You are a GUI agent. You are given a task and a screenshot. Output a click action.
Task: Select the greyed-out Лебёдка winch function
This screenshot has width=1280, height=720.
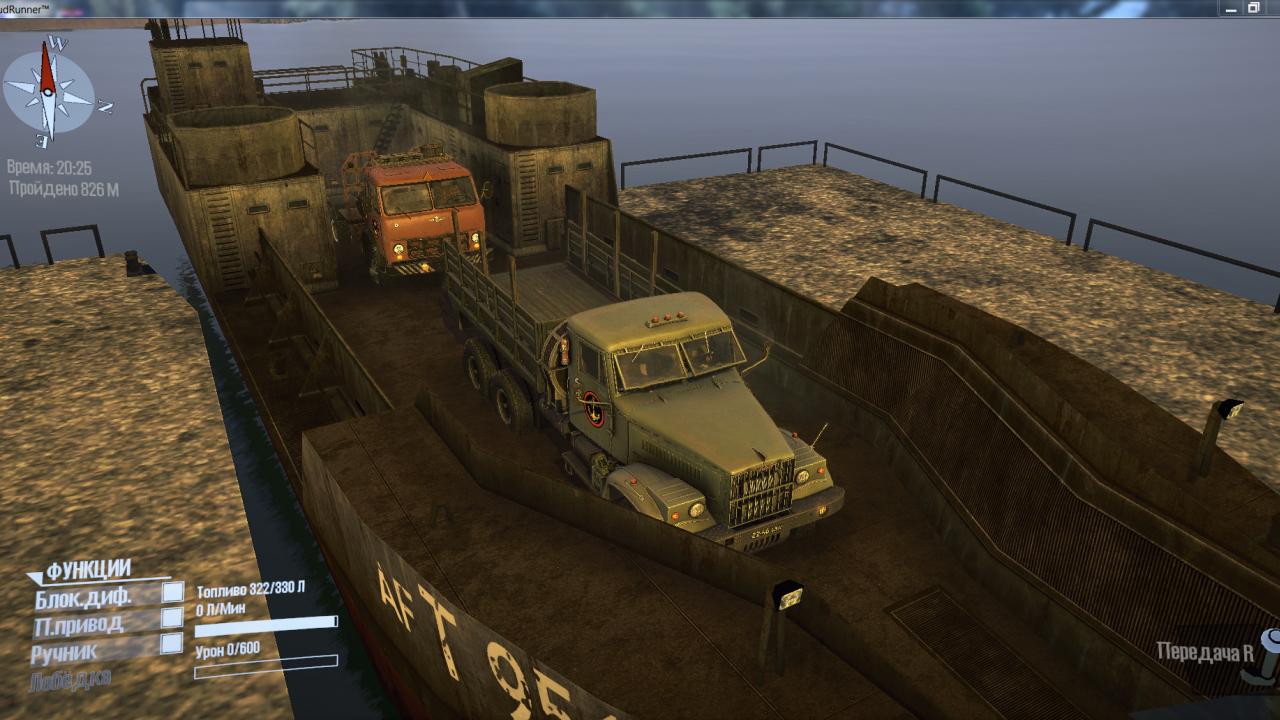pyautogui.click(x=72, y=679)
